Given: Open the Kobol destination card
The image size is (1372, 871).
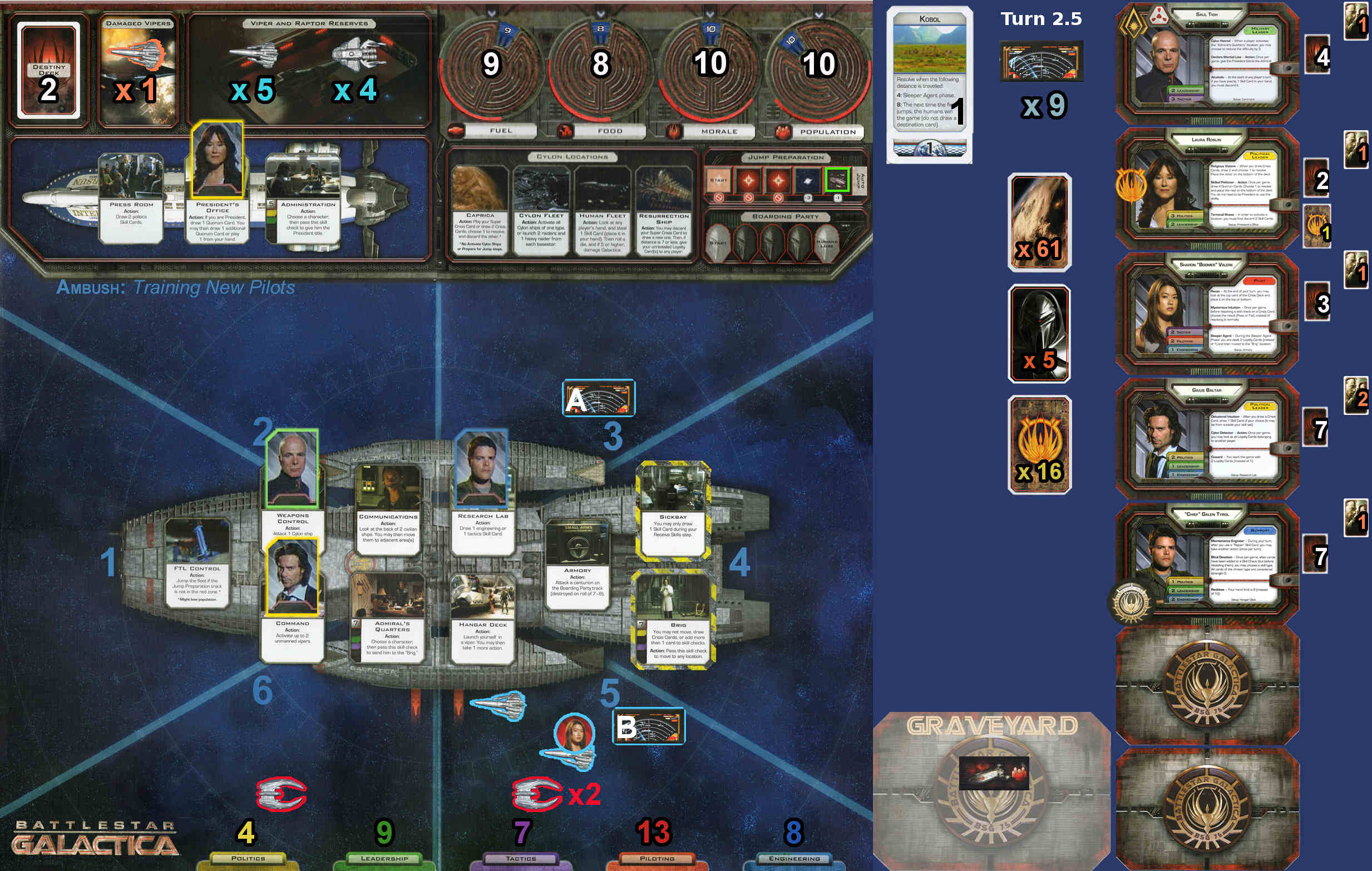Looking at the screenshot, I should click(x=929, y=84).
